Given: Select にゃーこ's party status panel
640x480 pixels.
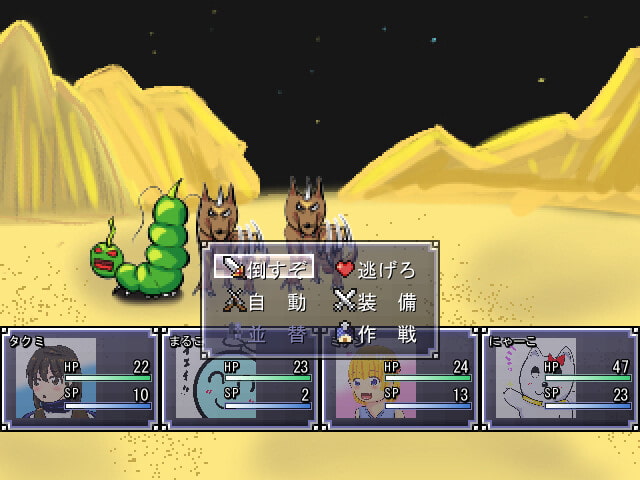Looking at the screenshot, I should tap(558, 378).
